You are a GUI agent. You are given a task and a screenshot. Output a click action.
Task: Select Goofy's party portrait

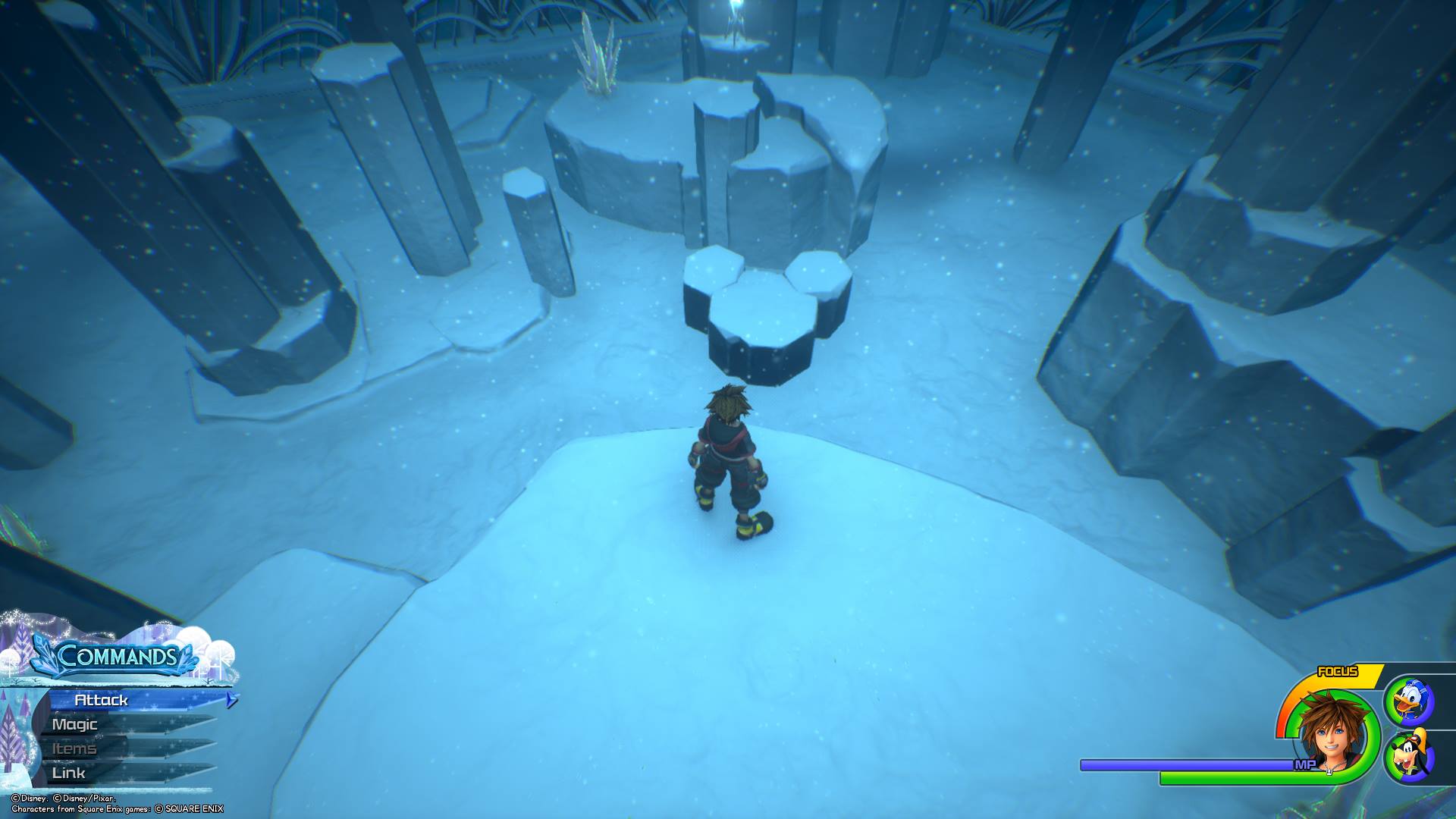1409,756
